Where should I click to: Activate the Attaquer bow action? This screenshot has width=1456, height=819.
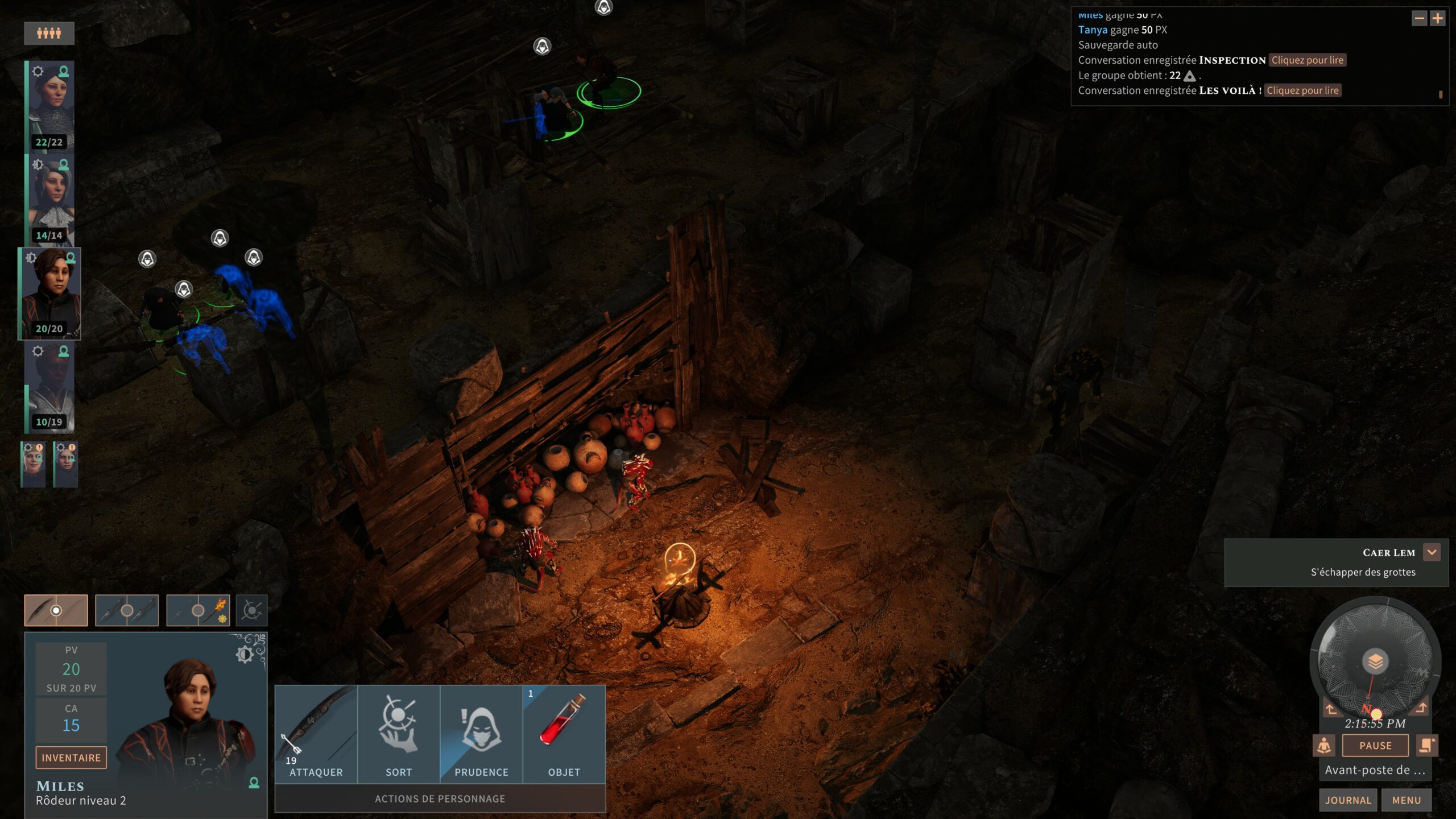[x=316, y=734]
